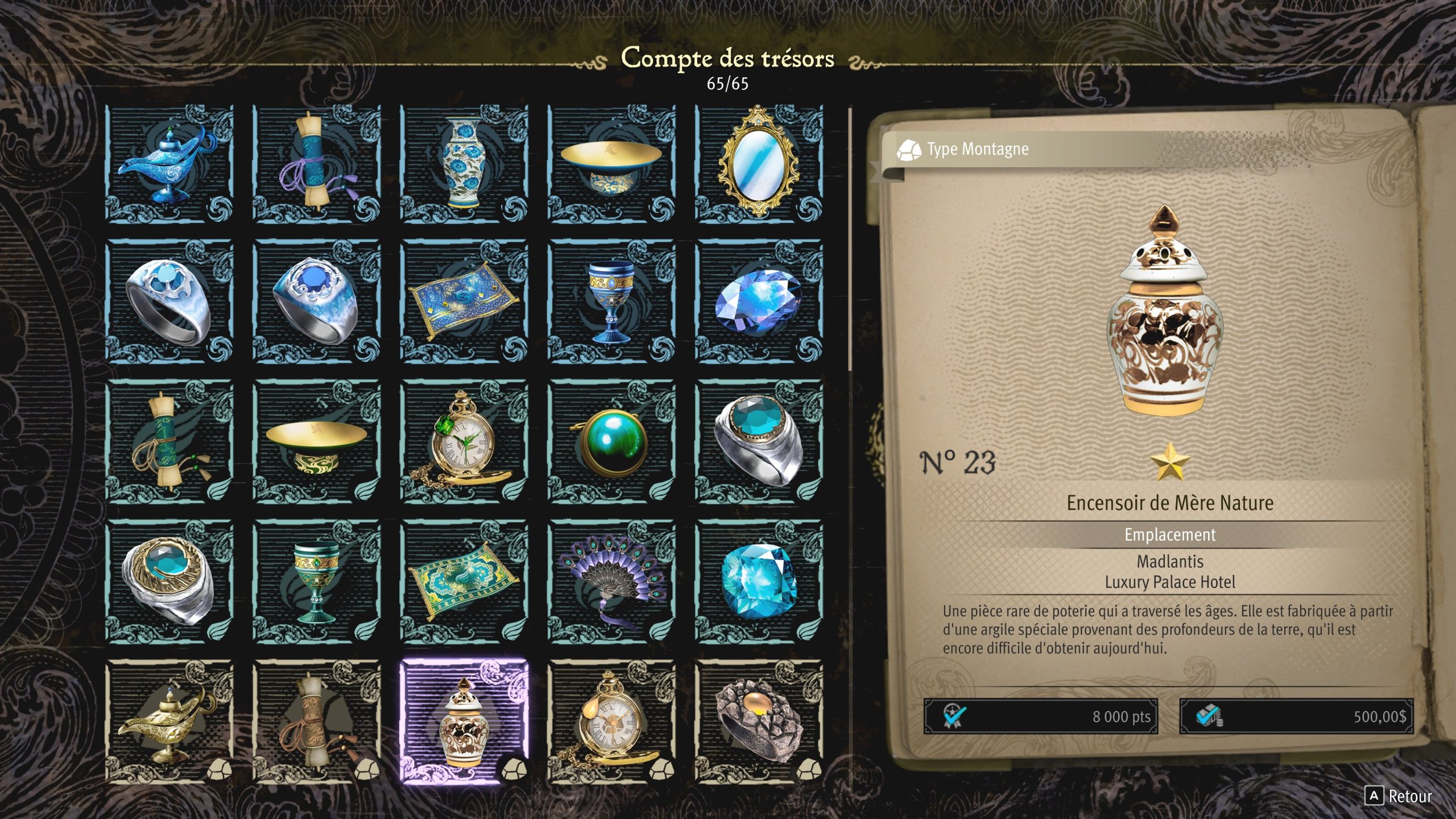Select the blue genie lamp treasure

pyautogui.click(x=169, y=164)
